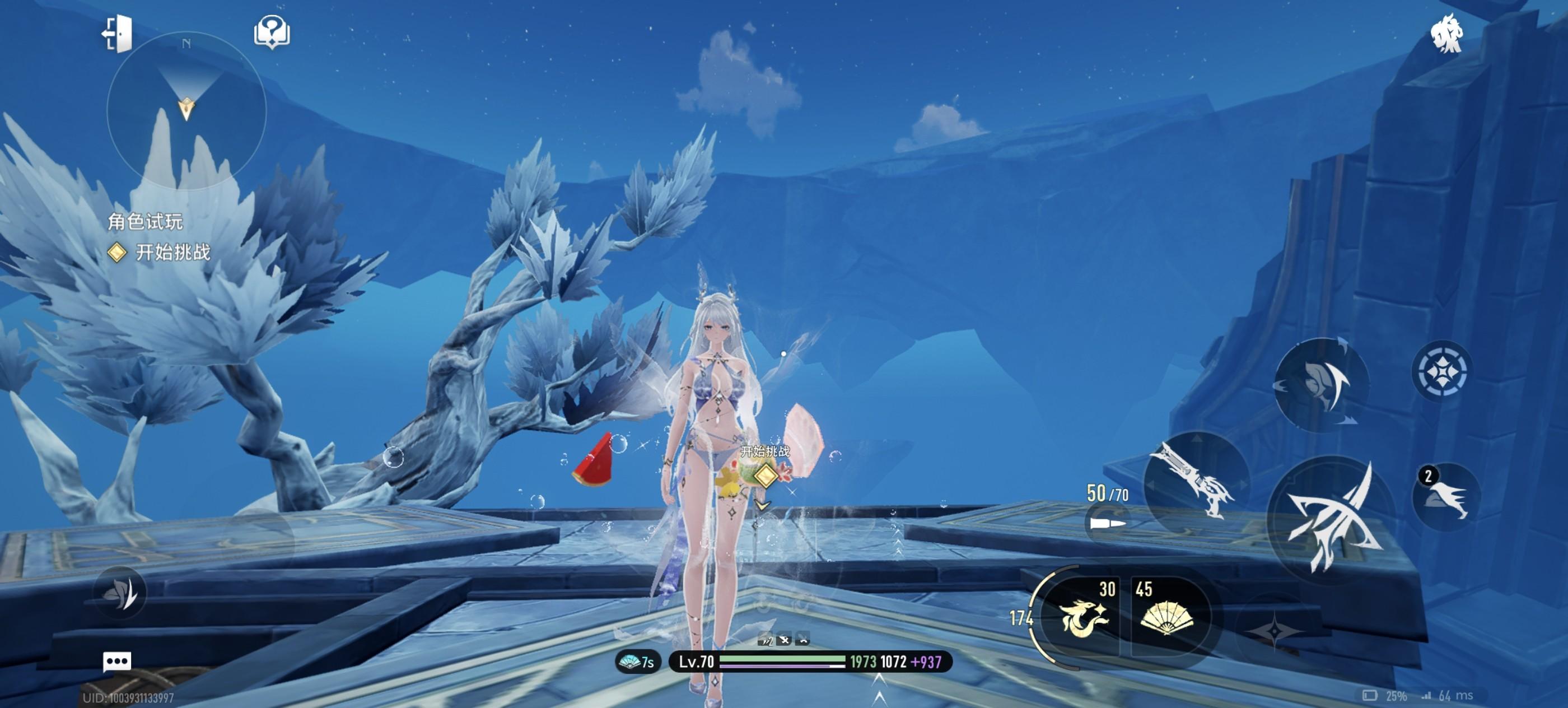
Task: Tap the 开始挑战 diamond marker
Action: coord(765,475)
